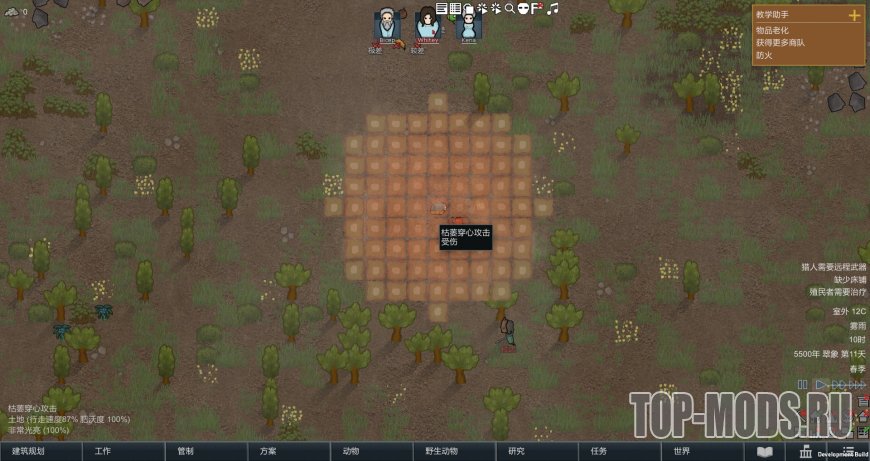Open the 方案 assign tab
Viewport: 870px width, 461px height.
(x=268, y=451)
